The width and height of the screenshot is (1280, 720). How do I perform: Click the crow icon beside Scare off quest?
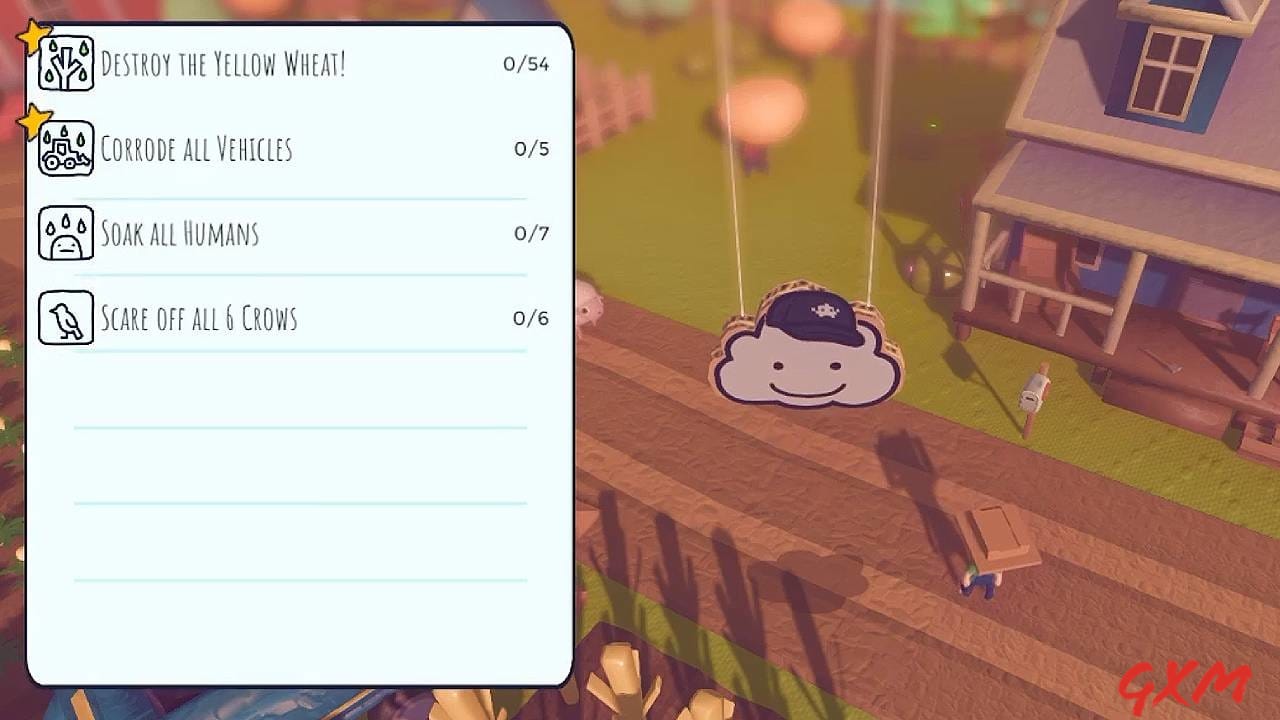[x=65, y=318]
